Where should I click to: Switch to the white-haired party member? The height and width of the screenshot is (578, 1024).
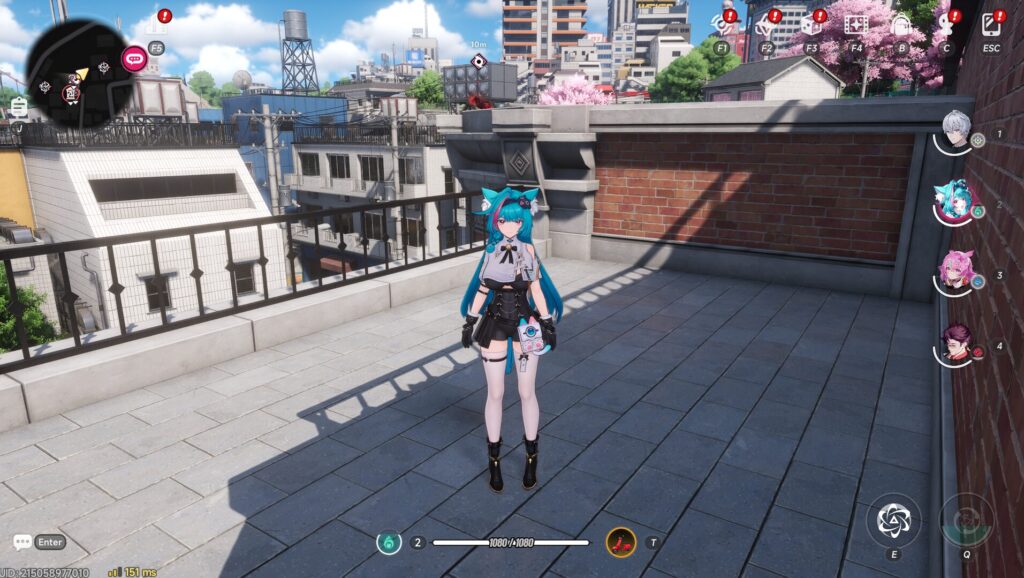[956, 130]
